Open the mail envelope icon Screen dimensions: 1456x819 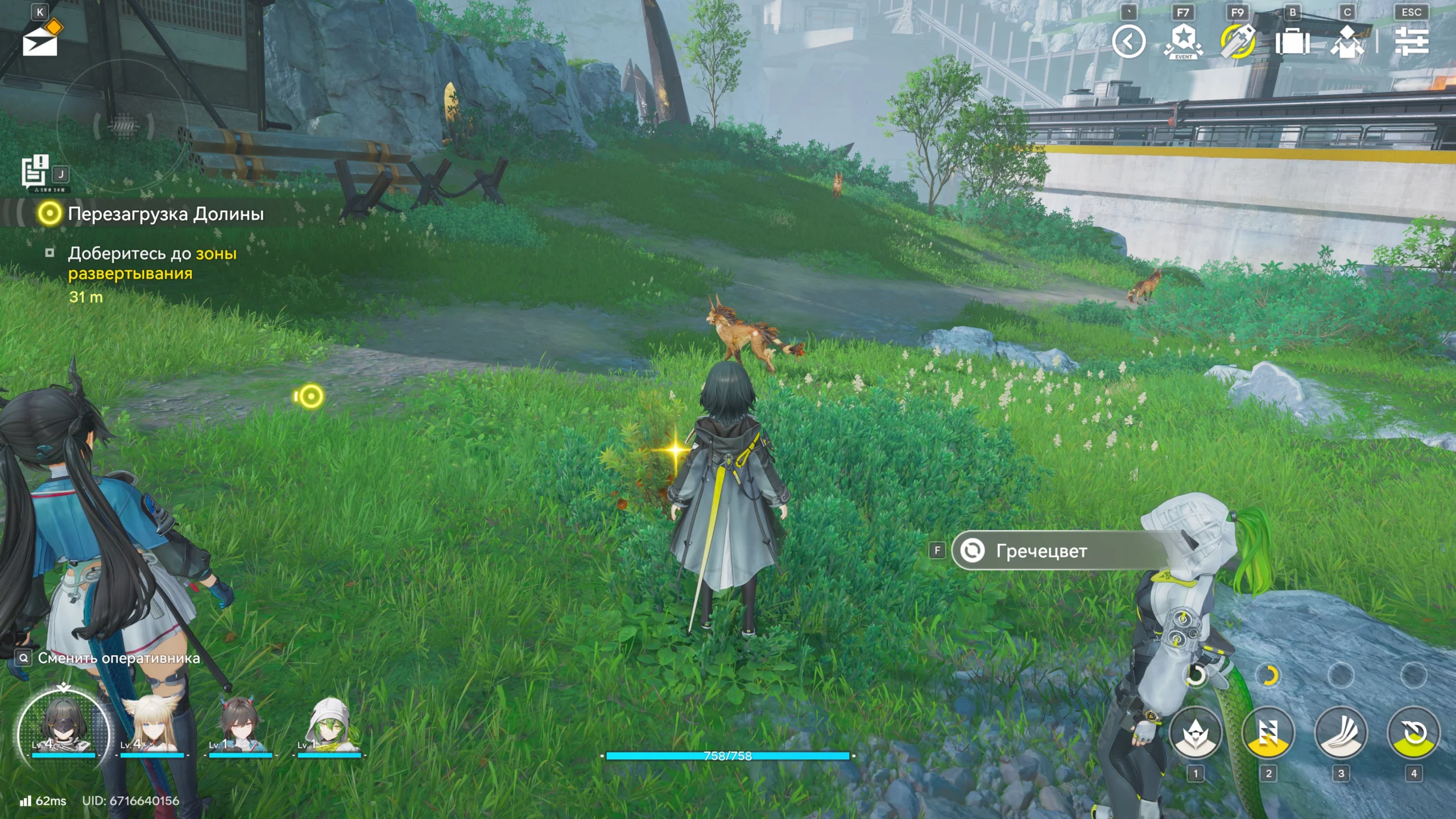(40, 41)
